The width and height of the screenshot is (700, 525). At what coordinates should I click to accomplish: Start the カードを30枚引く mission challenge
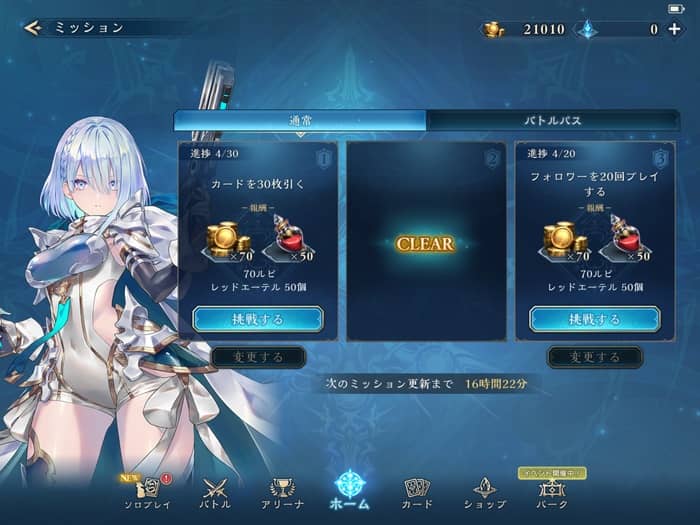coord(258,319)
